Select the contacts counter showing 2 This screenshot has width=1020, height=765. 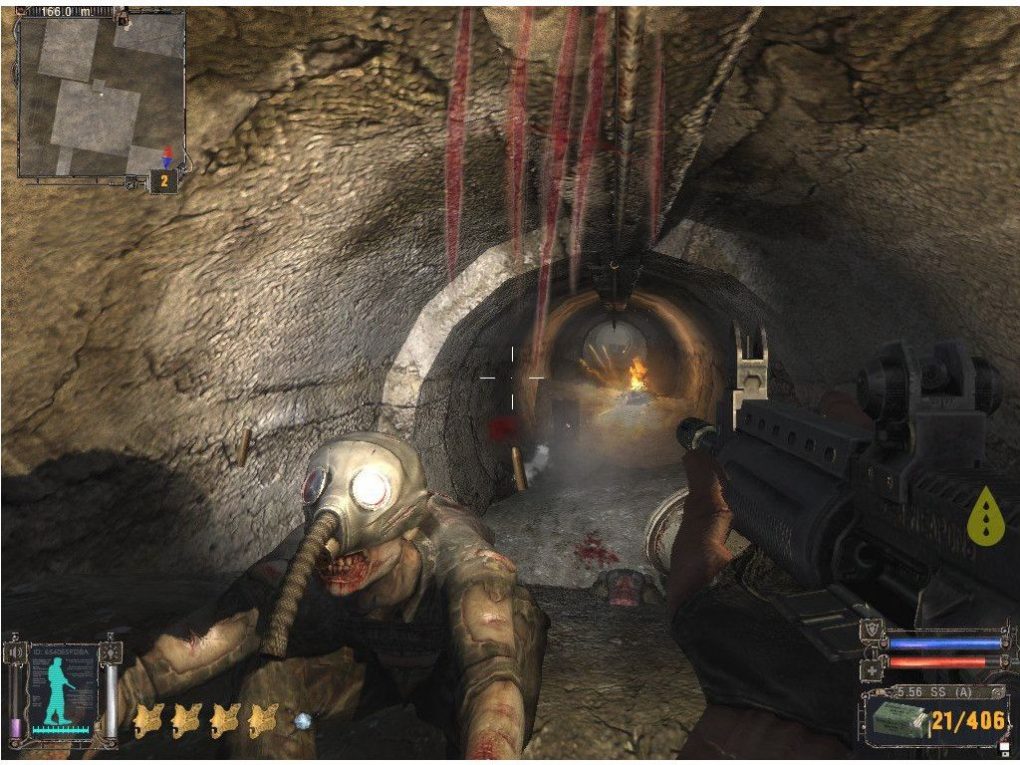(x=163, y=181)
